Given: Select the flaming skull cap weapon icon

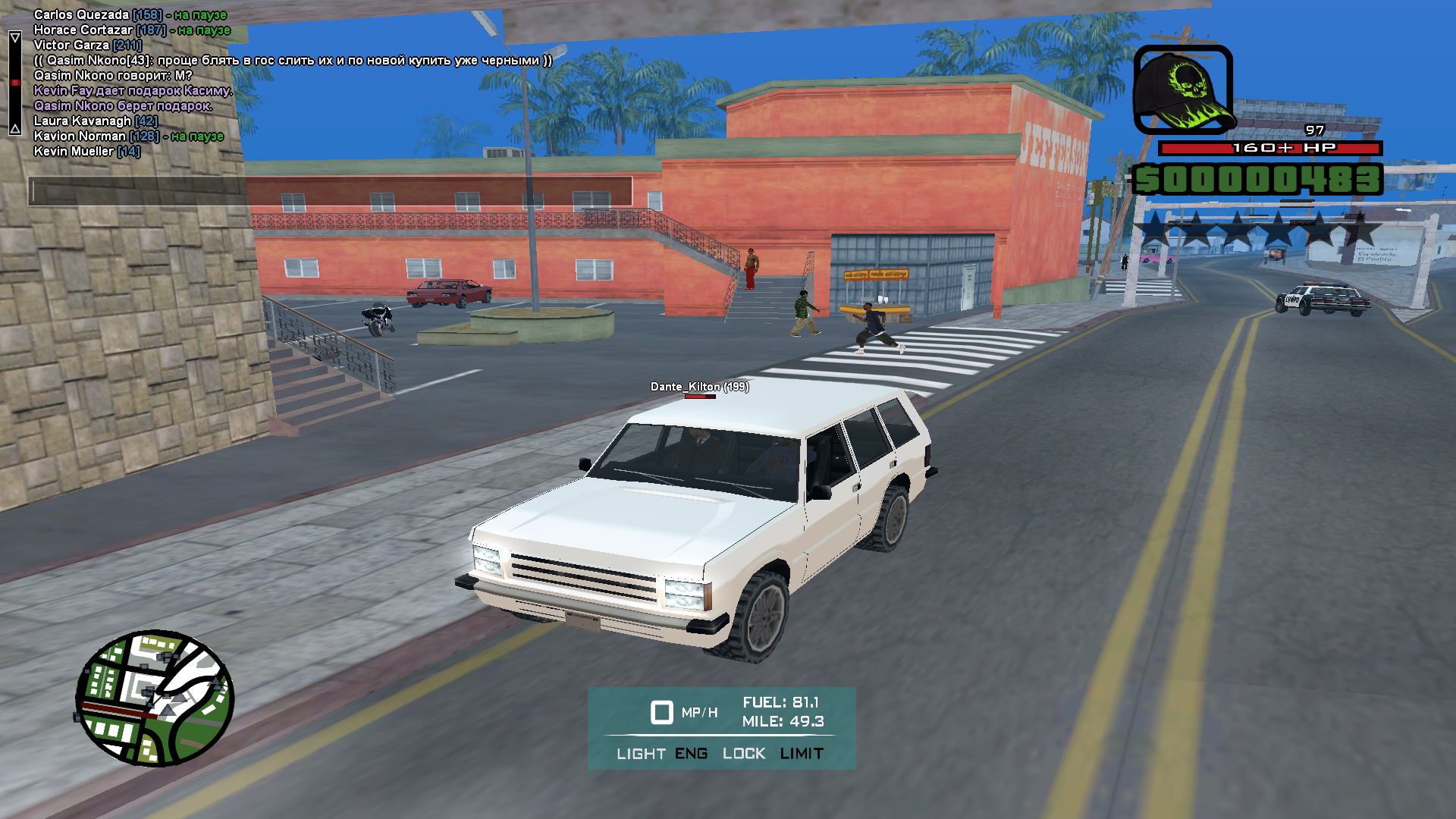Looking at the screenshot, I should click(1183, 89).
